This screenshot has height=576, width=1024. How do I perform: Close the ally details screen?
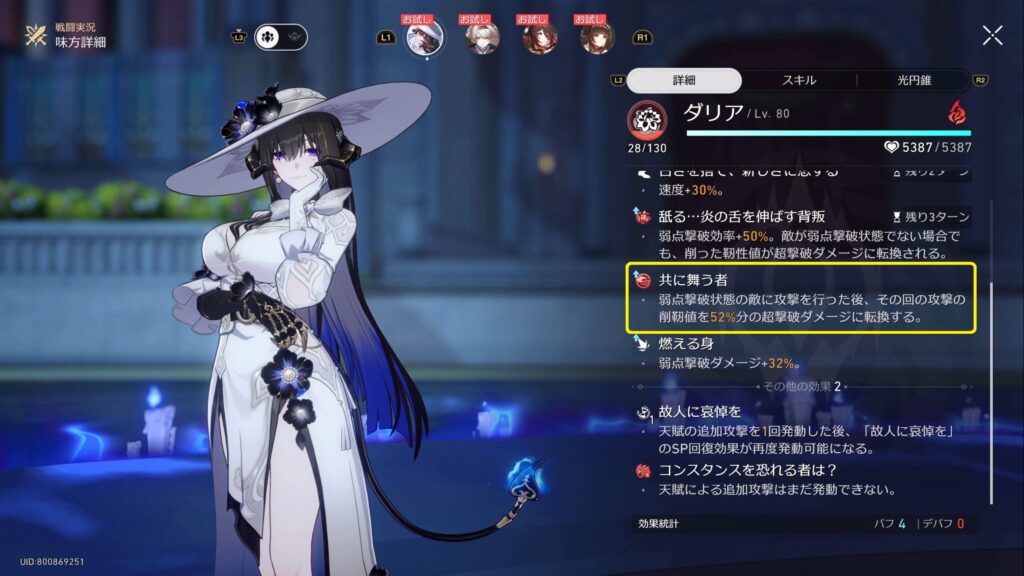coord(992,36)
